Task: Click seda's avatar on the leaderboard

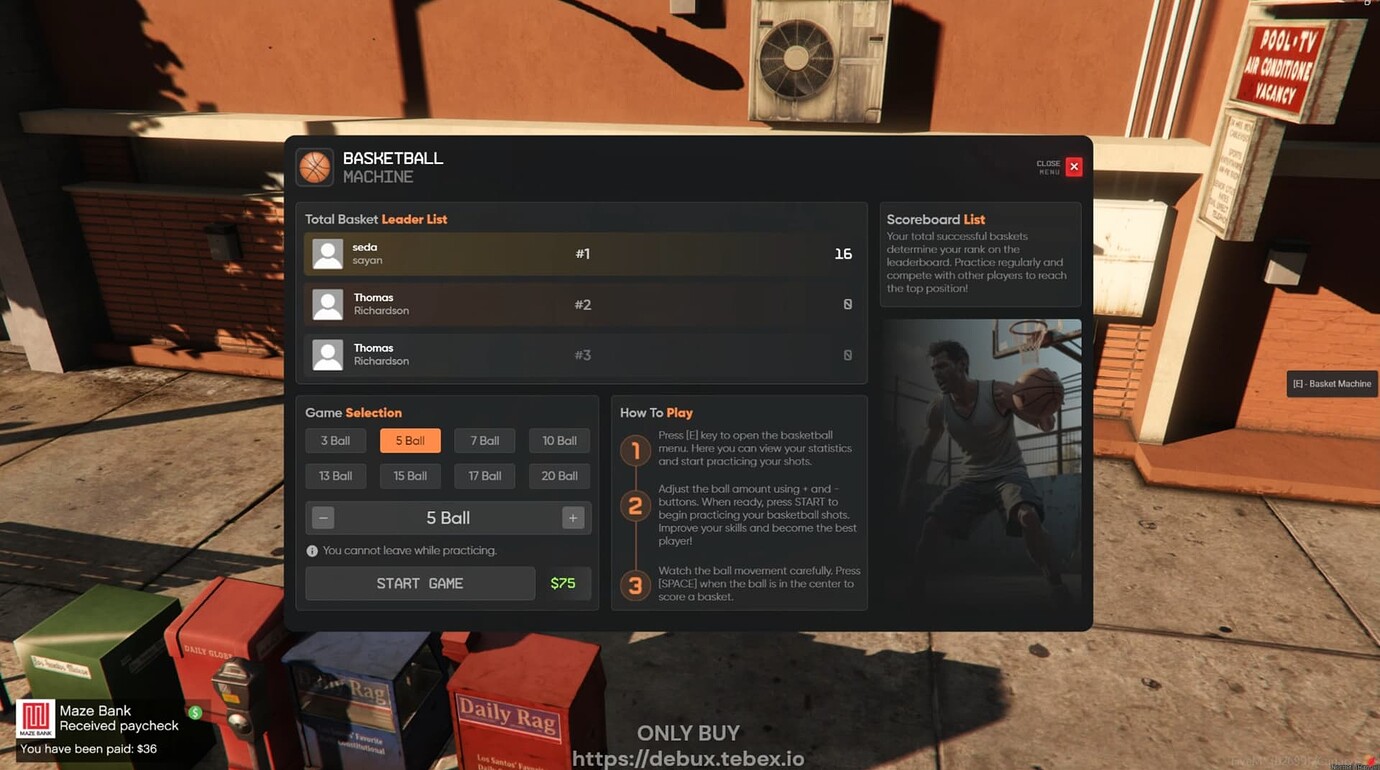Action: tap(327, 254)
